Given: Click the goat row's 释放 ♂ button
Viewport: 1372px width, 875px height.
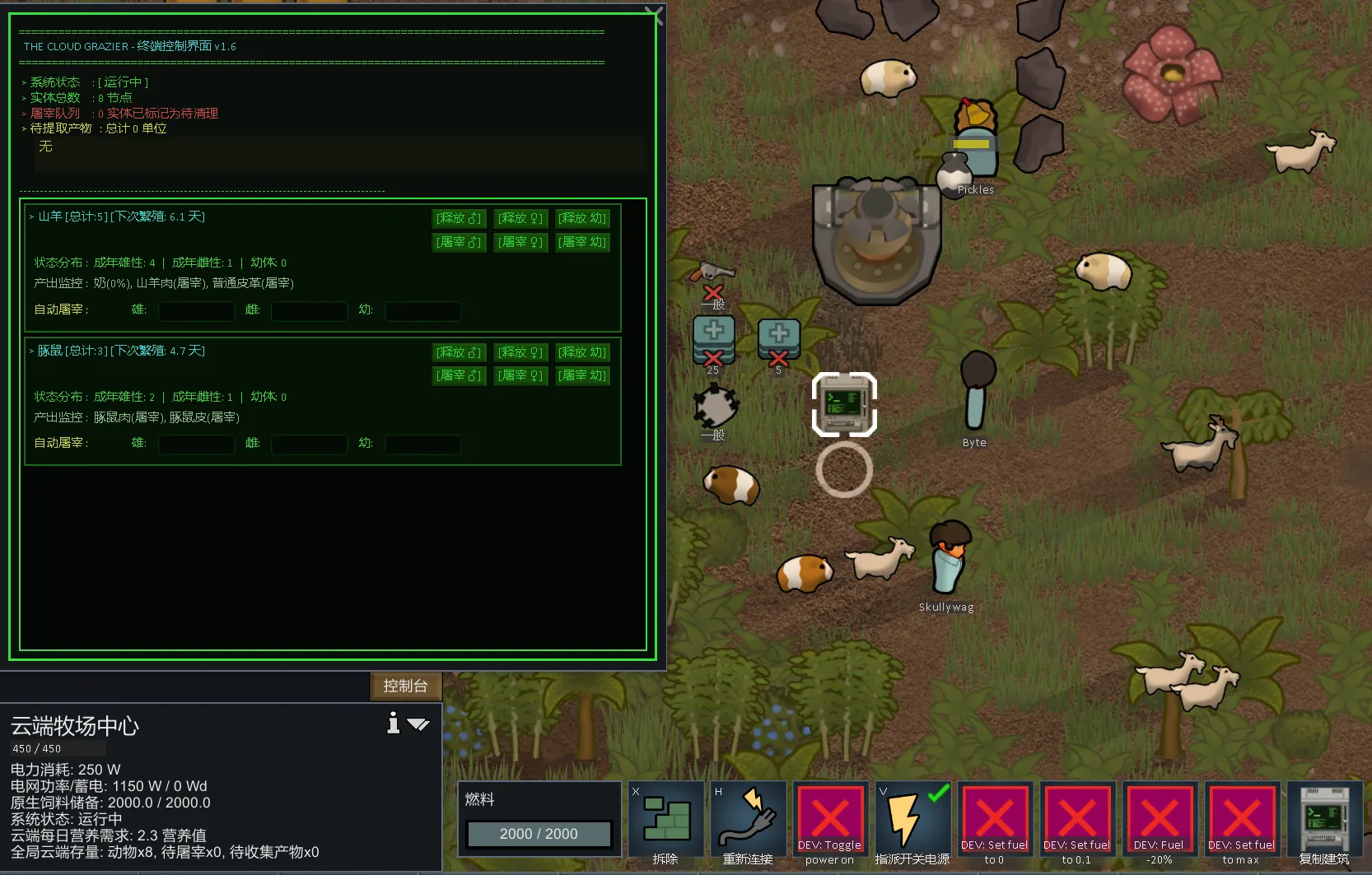Looking at the screenshot, I should pyautogui.click(x=459, y=218).
